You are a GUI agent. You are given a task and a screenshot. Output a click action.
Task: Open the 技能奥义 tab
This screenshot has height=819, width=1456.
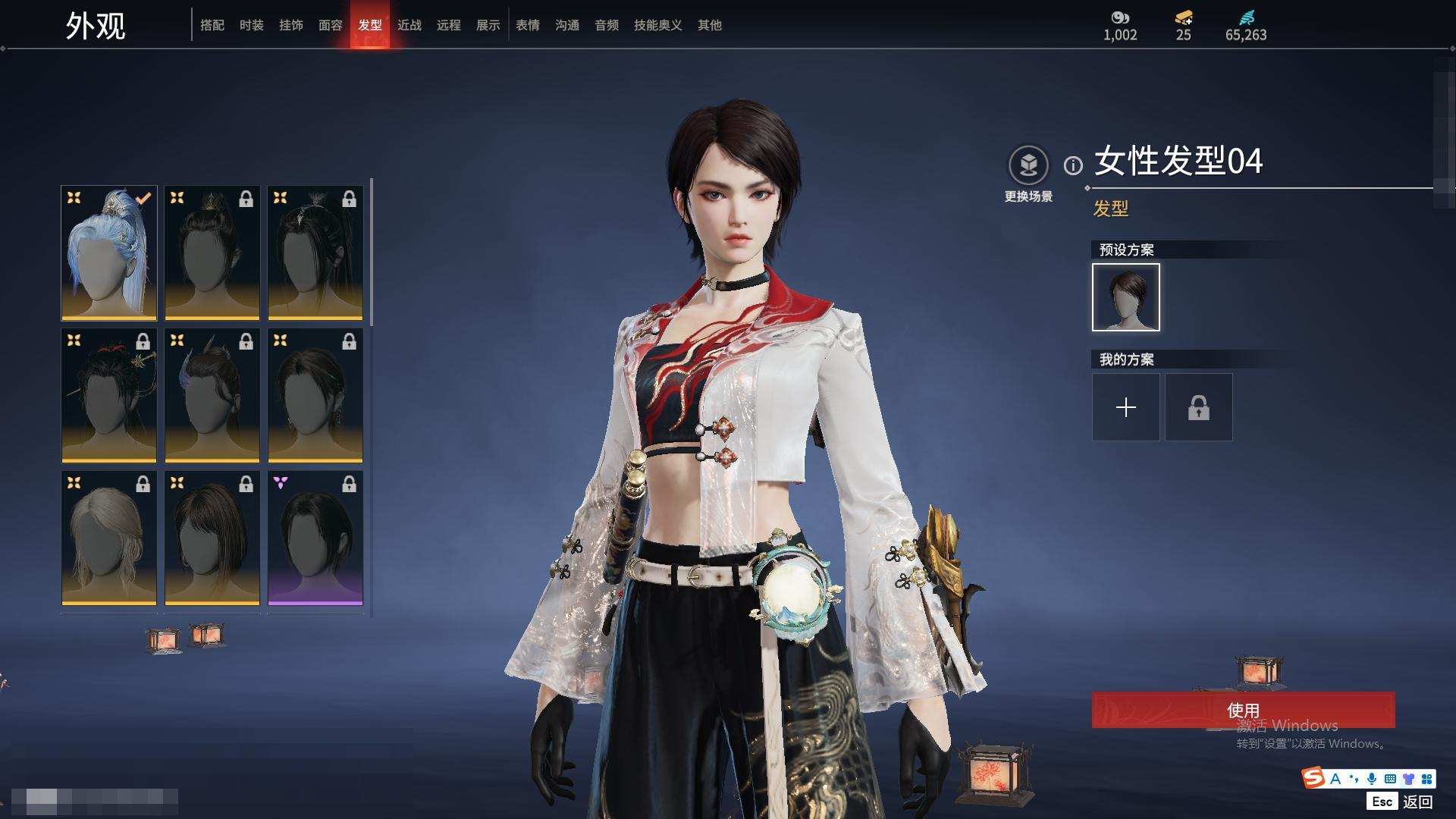(657, 25)
